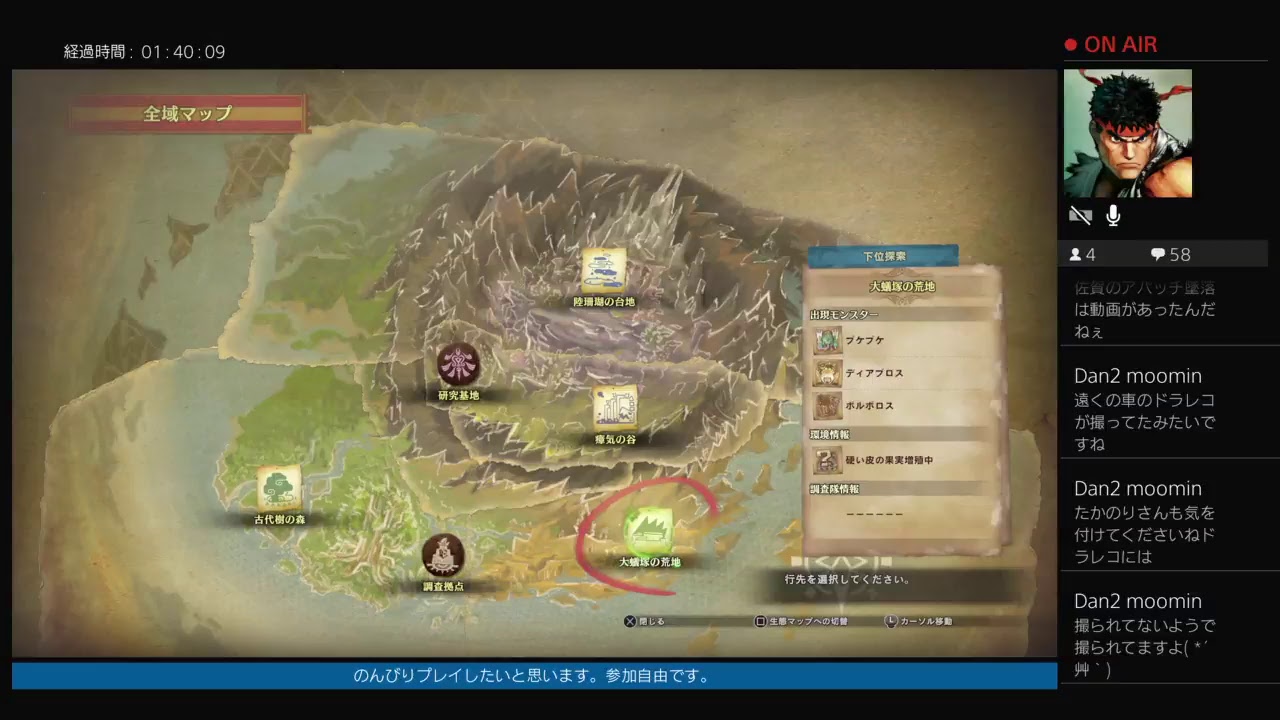Image resolution: width=1280 pixels, height=720 pixels.
Task: Select the ディアブロス monster entry
Action: point(900,374)
